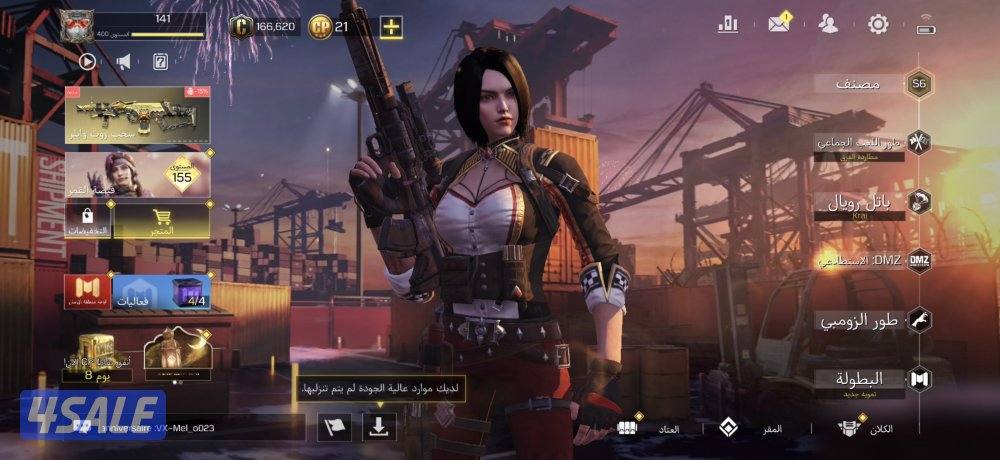Open the gear settings menu
Image resolution: width=1000 pixels, height=460 pixels.
click(878, 24)
